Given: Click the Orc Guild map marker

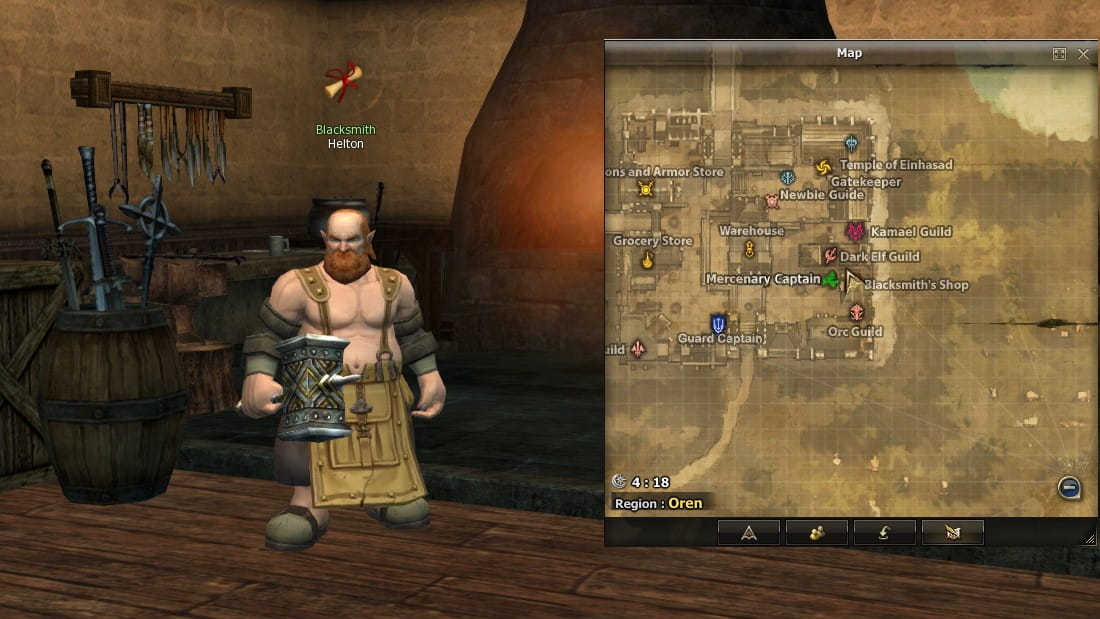Looking at the screenshot, I should pyautogui.click(x=856, y=313).
